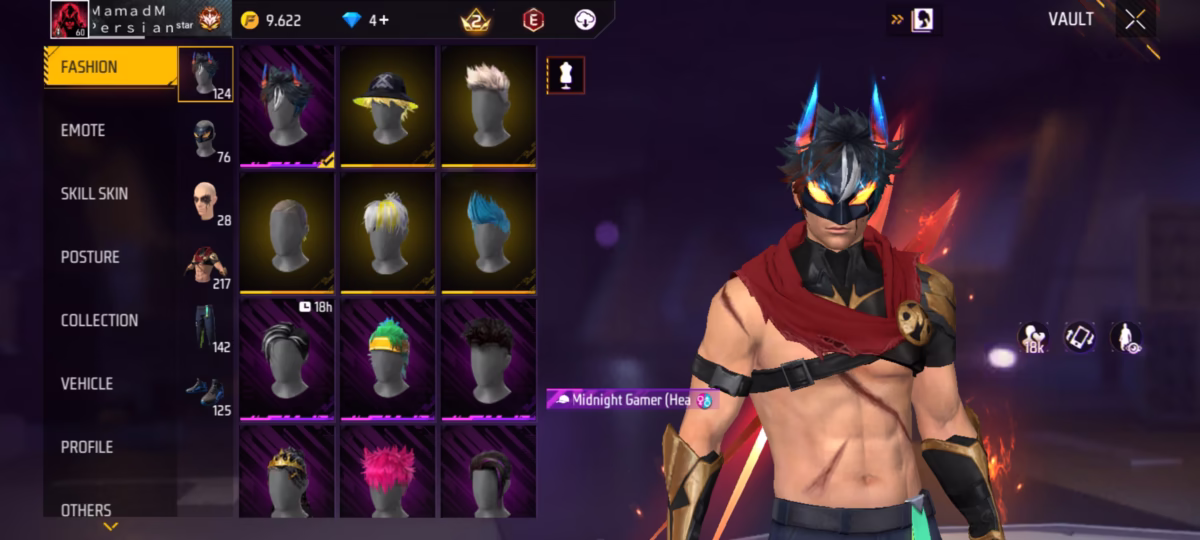This screenshot has width=1200, height=540.
Task: Switch to the Collection category
Action: tap(110, 320)
